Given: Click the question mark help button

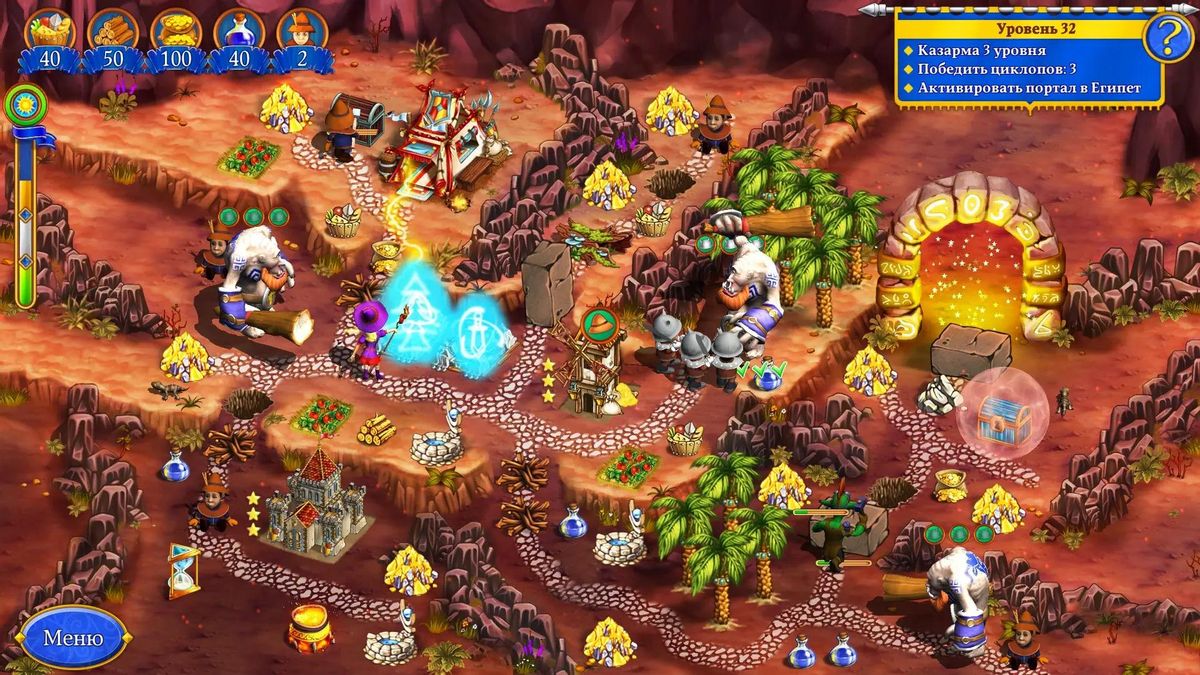Looking at the screenshot, I should pos(1161,39).
